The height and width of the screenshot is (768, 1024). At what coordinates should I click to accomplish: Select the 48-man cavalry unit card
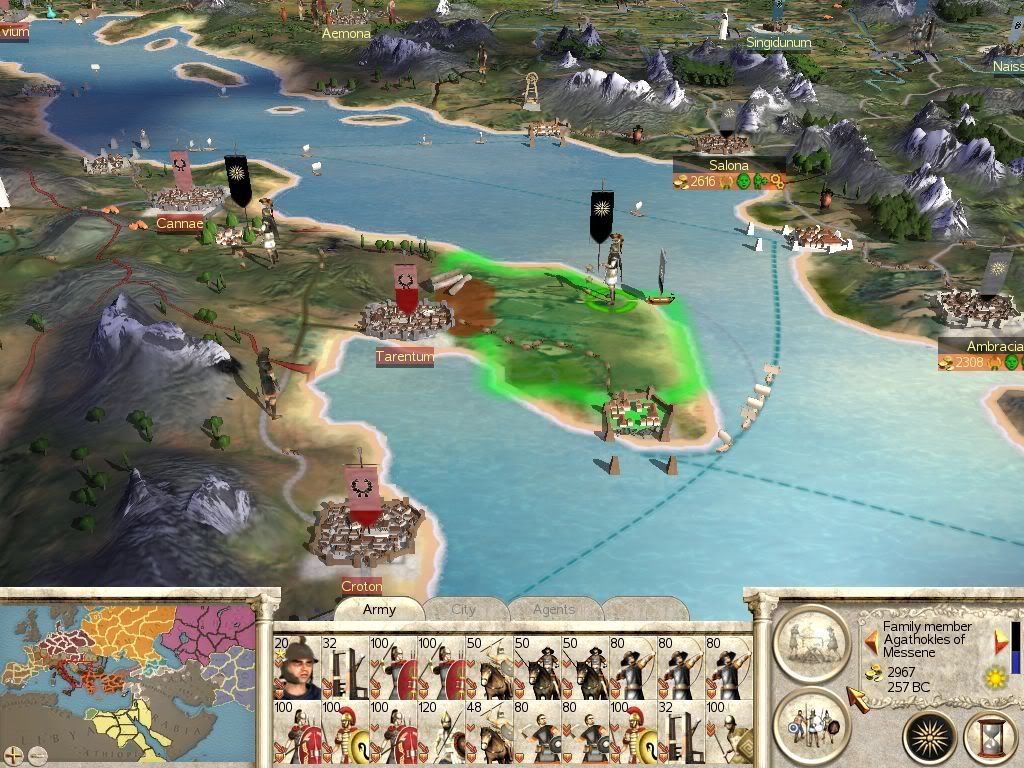point(489,733)
